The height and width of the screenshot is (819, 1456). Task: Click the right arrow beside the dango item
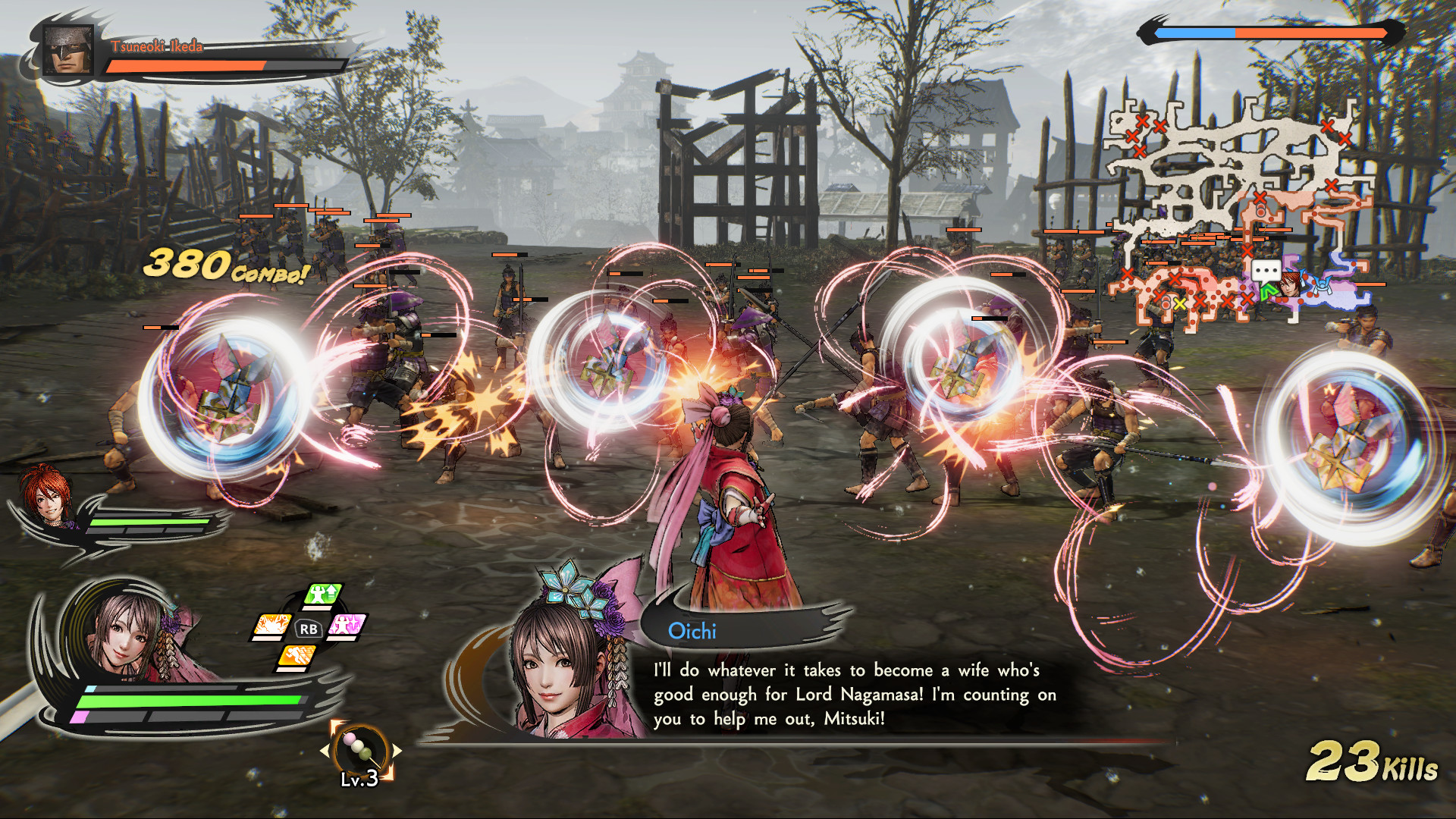click(x=397, y=750)
